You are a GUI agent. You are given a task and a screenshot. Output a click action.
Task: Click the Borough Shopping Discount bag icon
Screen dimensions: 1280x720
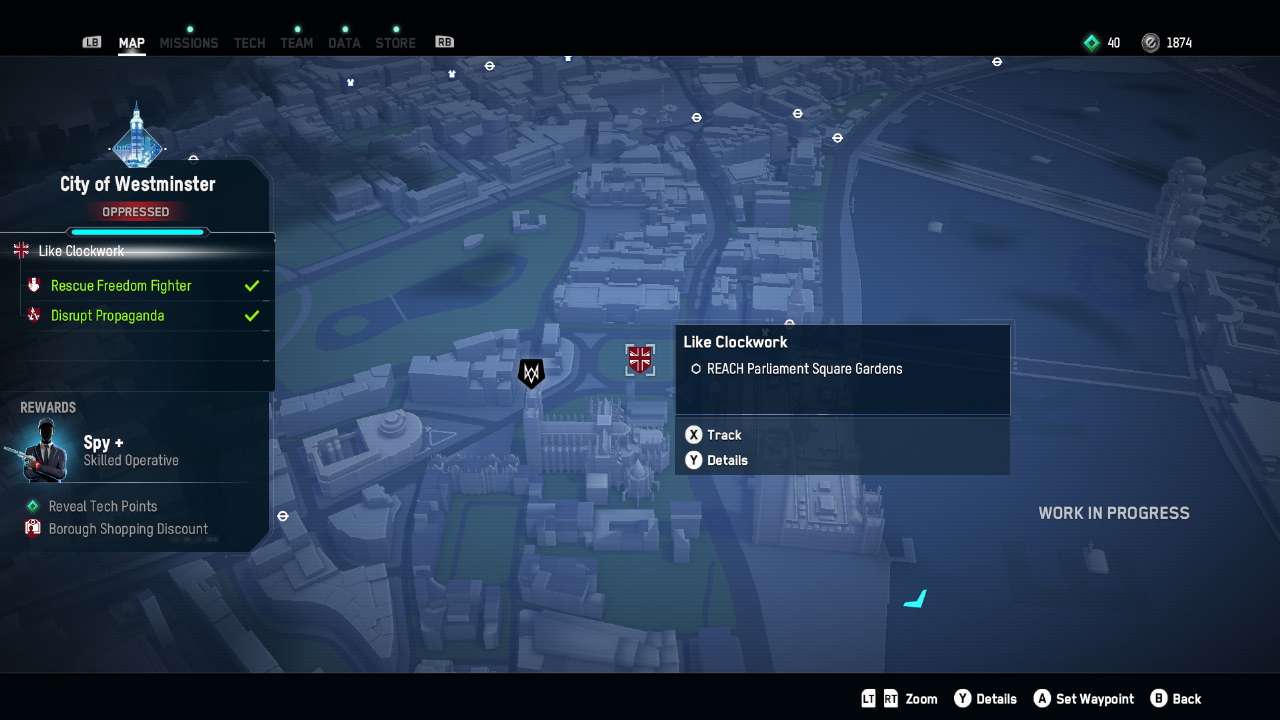pos(31,528)
